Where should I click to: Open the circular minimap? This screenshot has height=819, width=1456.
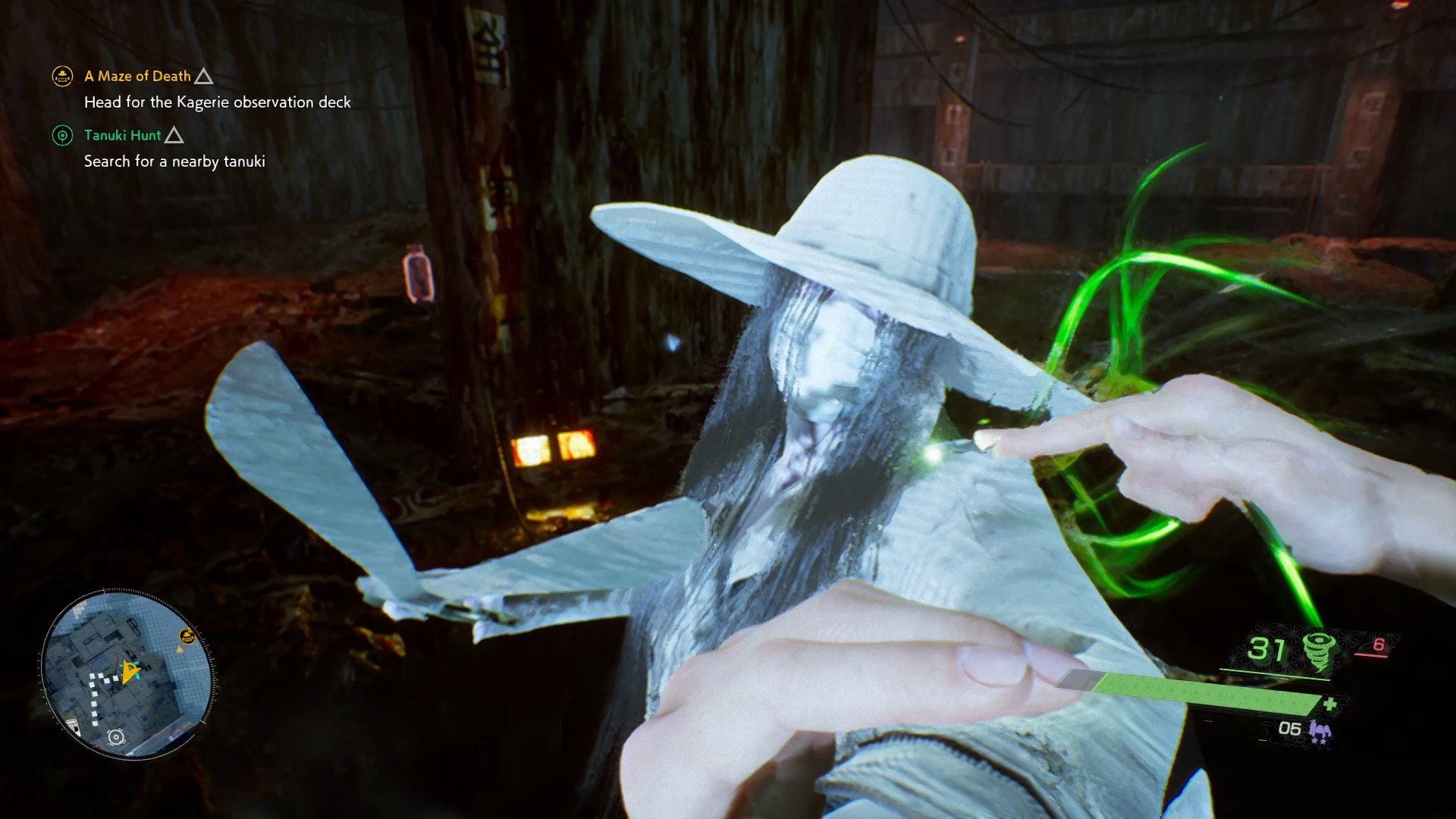(x=127, y=675)
